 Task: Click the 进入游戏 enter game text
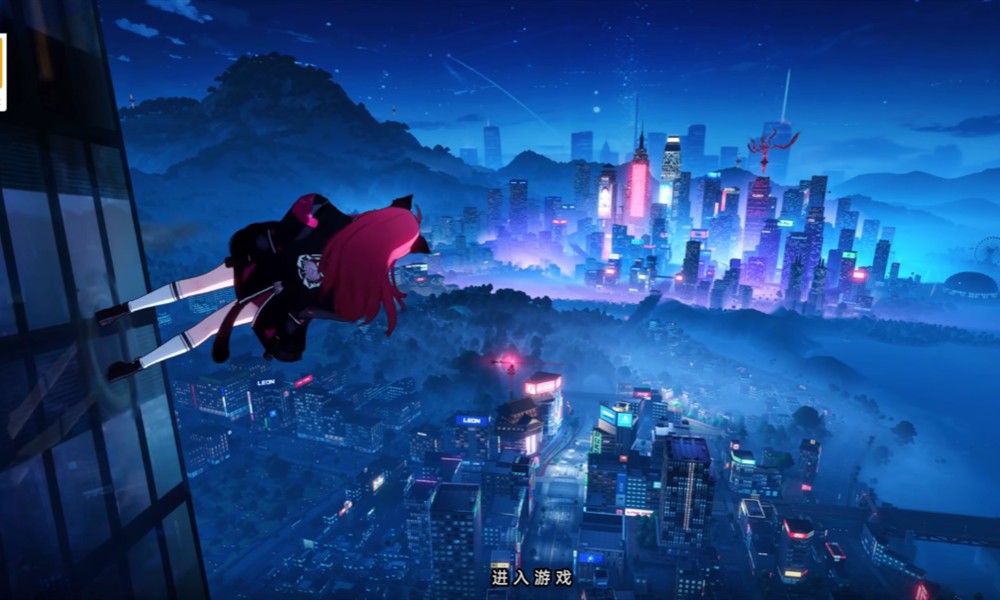(531, 577)
